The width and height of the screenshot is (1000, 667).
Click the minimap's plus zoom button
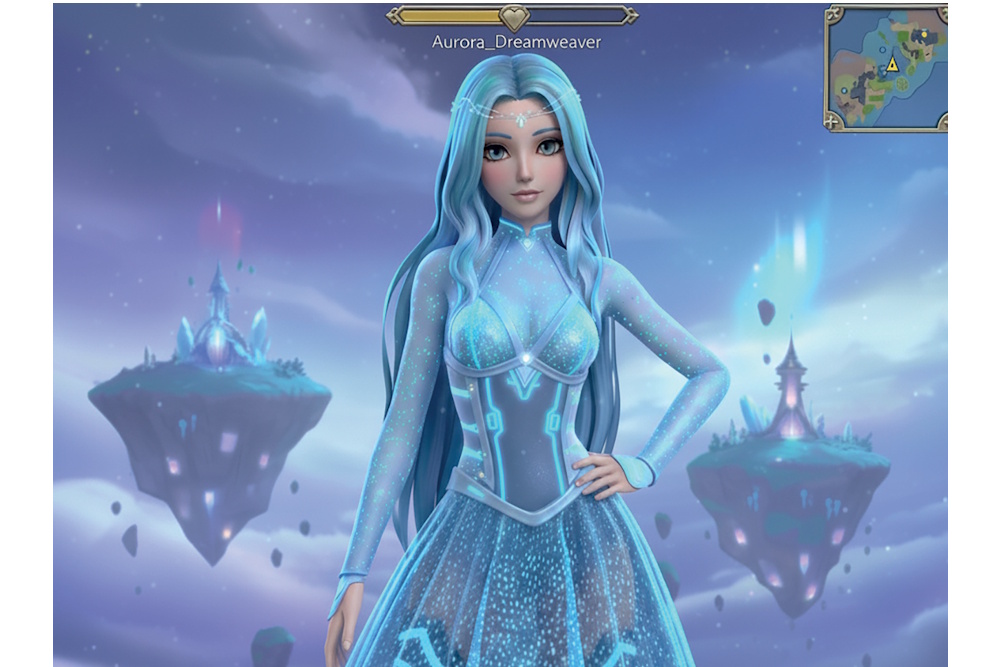coord(832,122)
